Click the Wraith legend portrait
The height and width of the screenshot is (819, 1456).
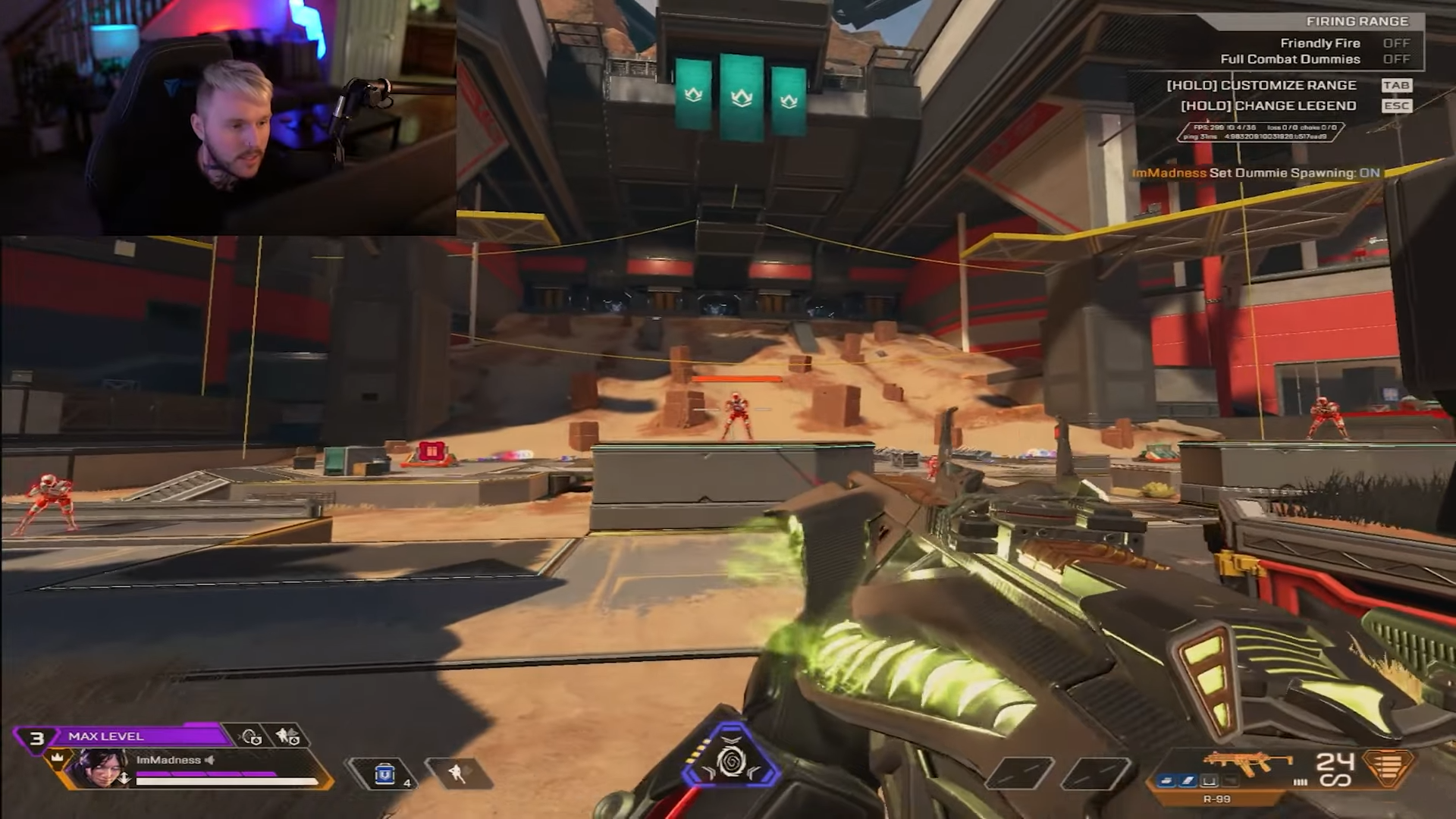[99, 768]
